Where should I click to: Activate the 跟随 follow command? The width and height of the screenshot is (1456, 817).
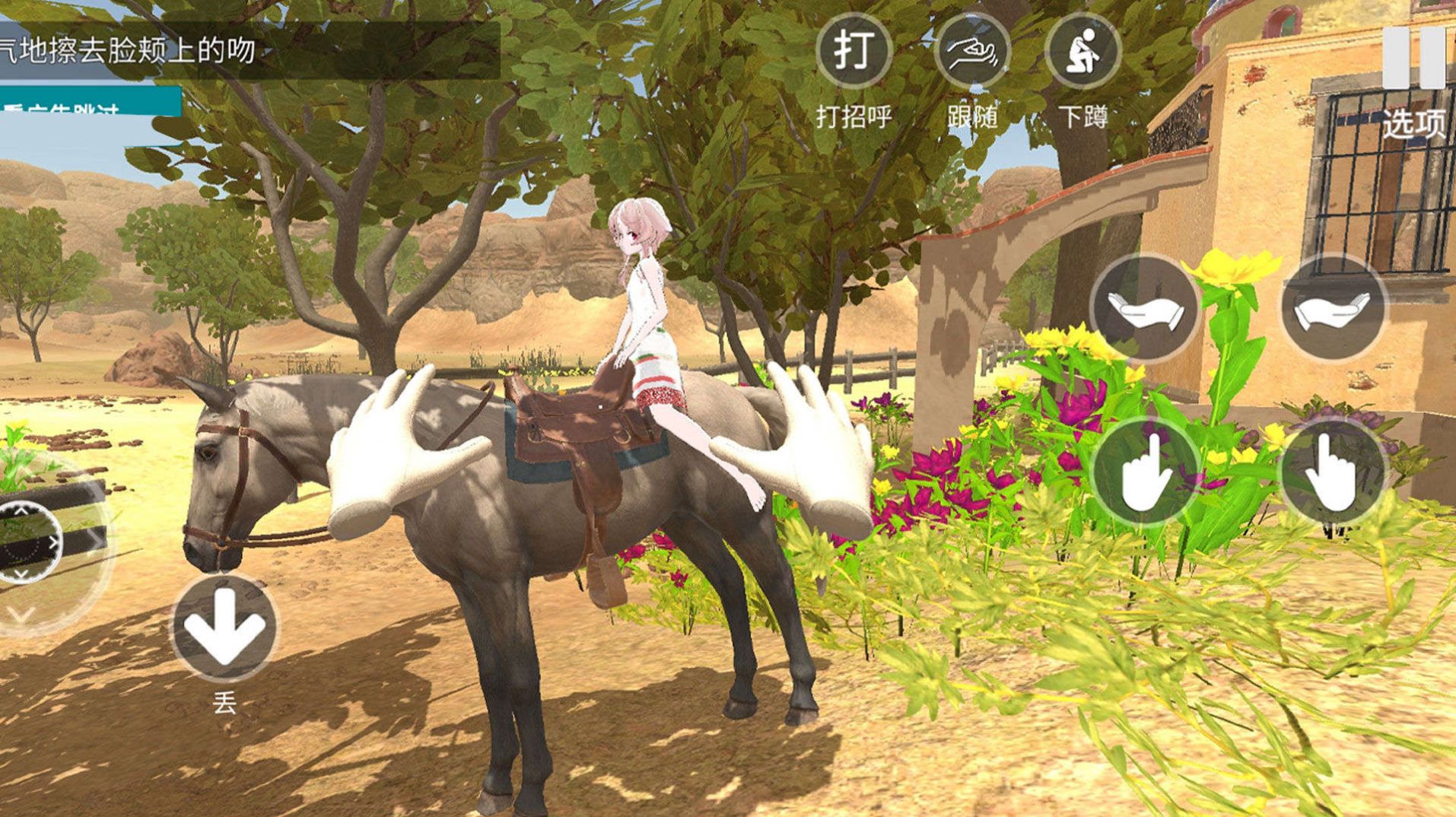click(971, 52)
